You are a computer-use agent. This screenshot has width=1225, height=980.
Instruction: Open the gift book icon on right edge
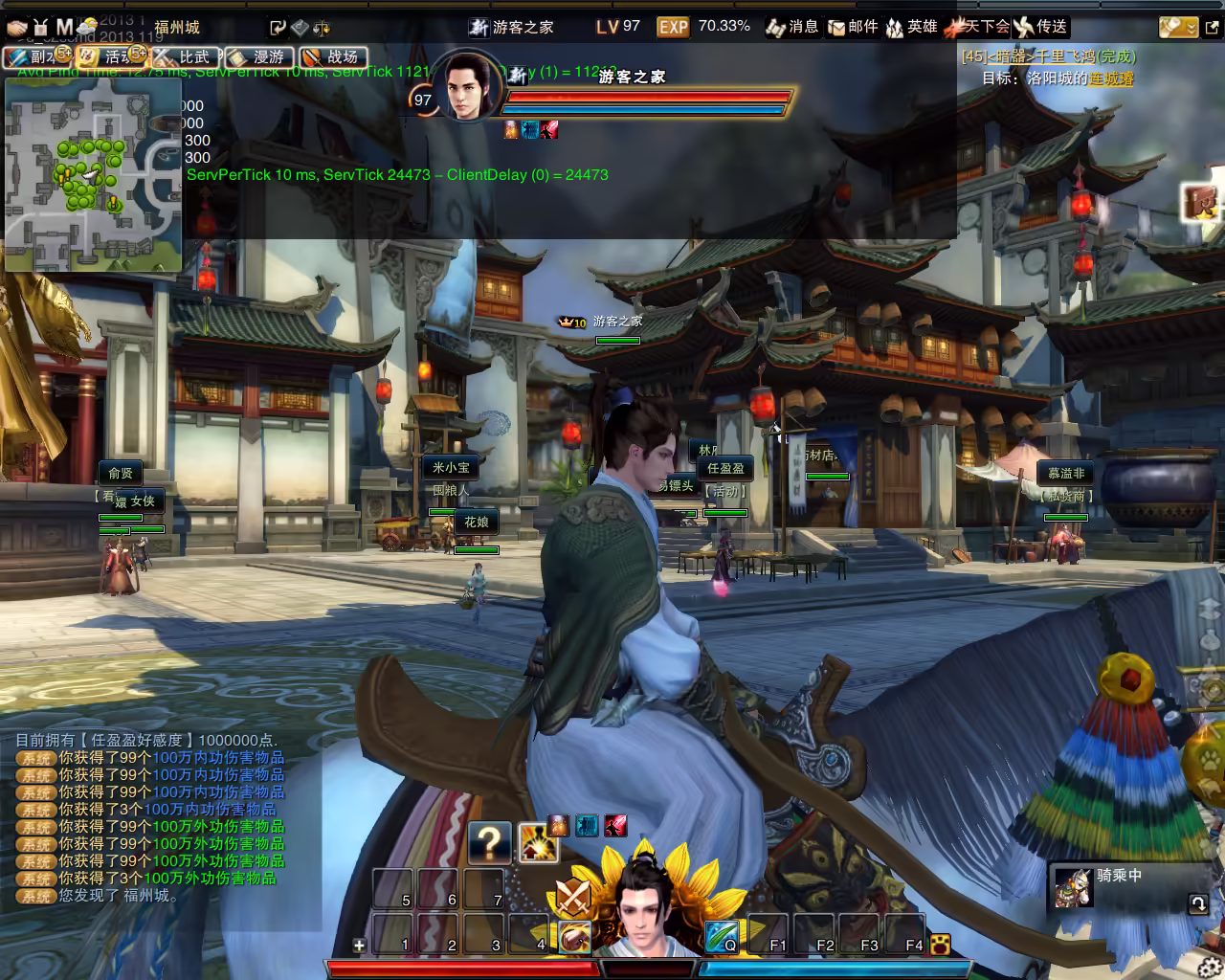pos(1200,202)
